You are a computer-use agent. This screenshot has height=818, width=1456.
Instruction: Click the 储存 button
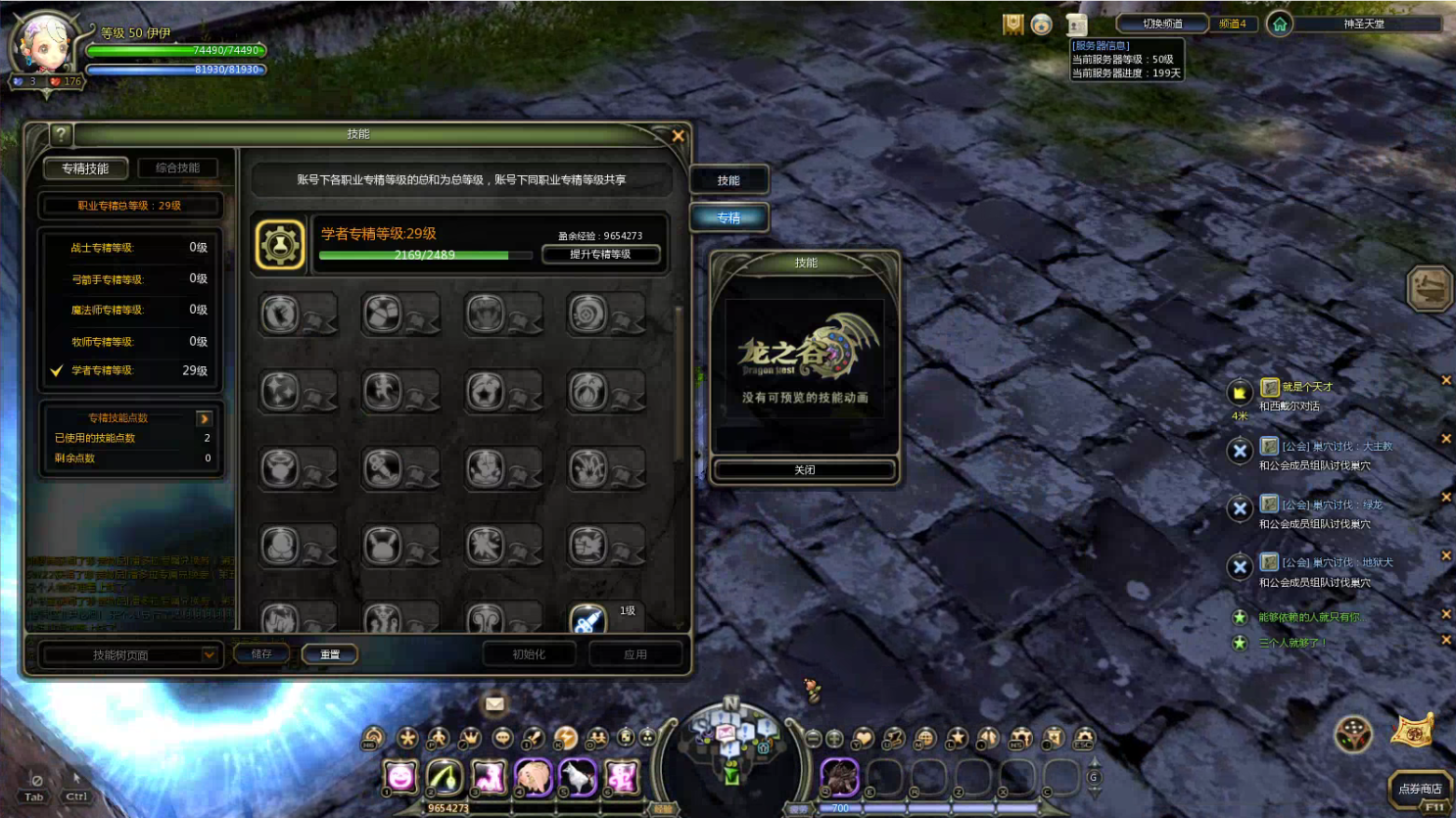(261, 654)
